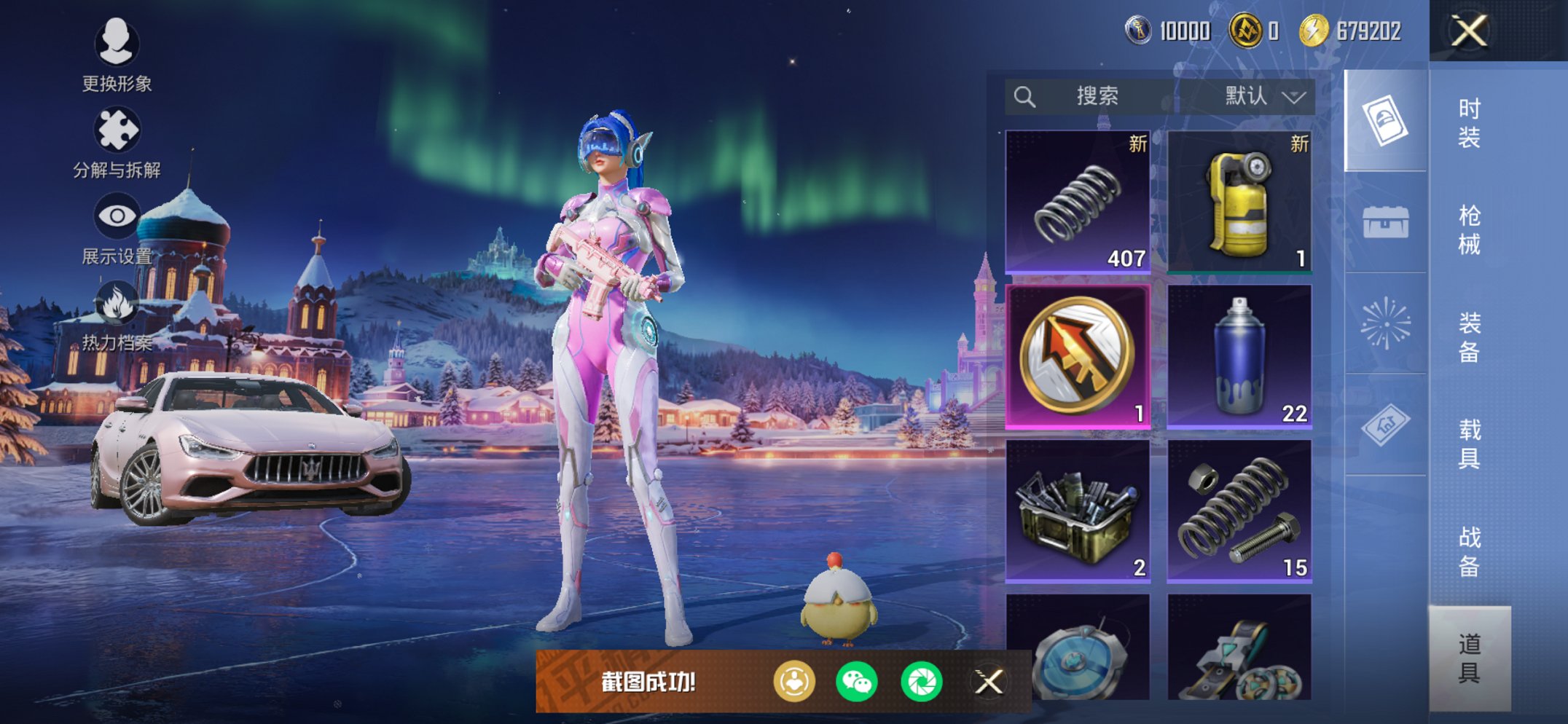This screenshot has height=724, width=1568.
Task: Dismiss the 截图成功 screenshot banner
Action: point(989,682)
